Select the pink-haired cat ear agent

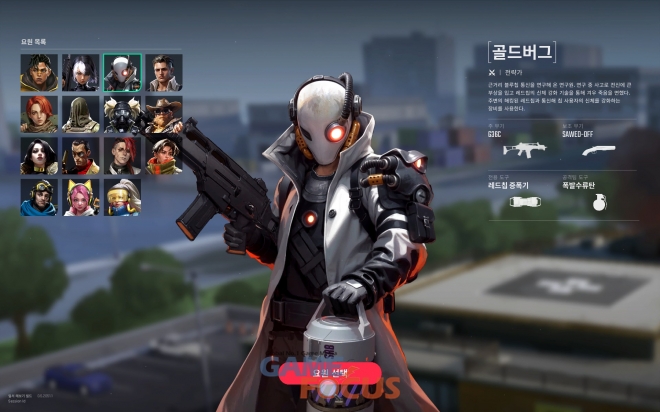[81, 197]
